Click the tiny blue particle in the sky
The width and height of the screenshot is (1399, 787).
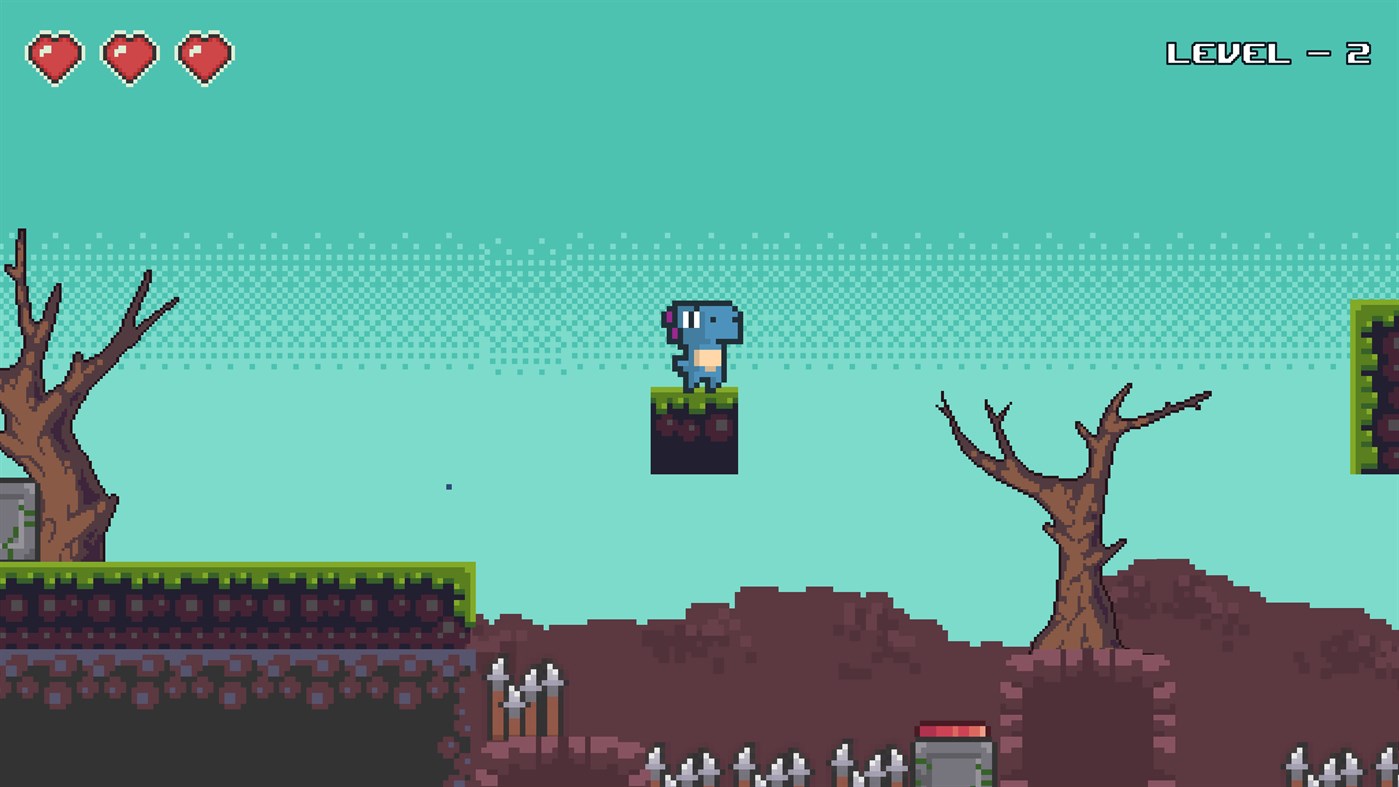pos(447,485)
